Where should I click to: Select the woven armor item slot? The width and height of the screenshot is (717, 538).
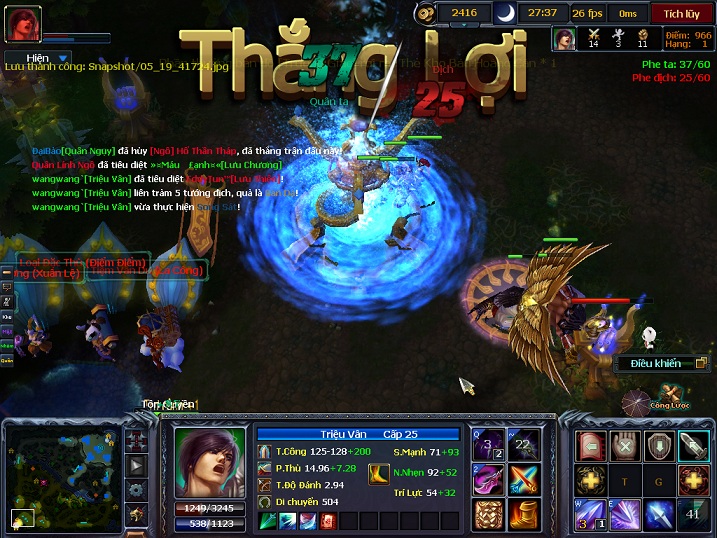point(489,514)
